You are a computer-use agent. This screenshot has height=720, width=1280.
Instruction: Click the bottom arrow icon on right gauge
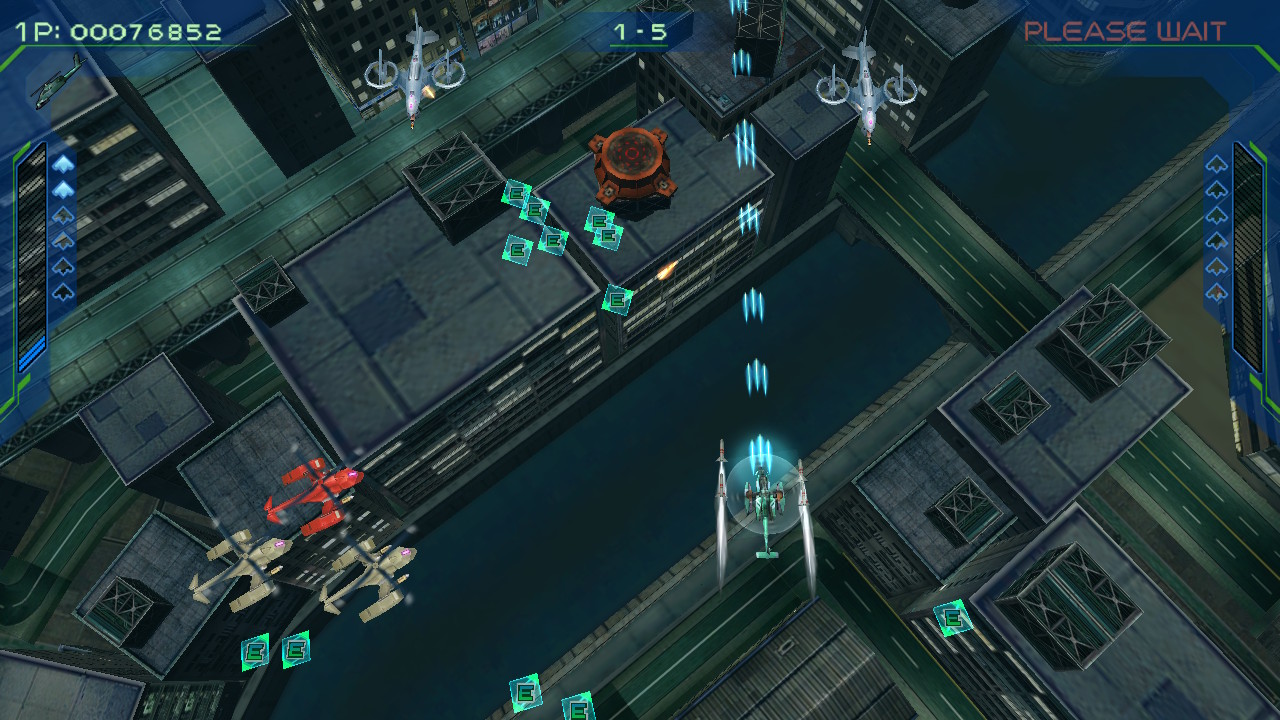click(x=1216, y=291)
